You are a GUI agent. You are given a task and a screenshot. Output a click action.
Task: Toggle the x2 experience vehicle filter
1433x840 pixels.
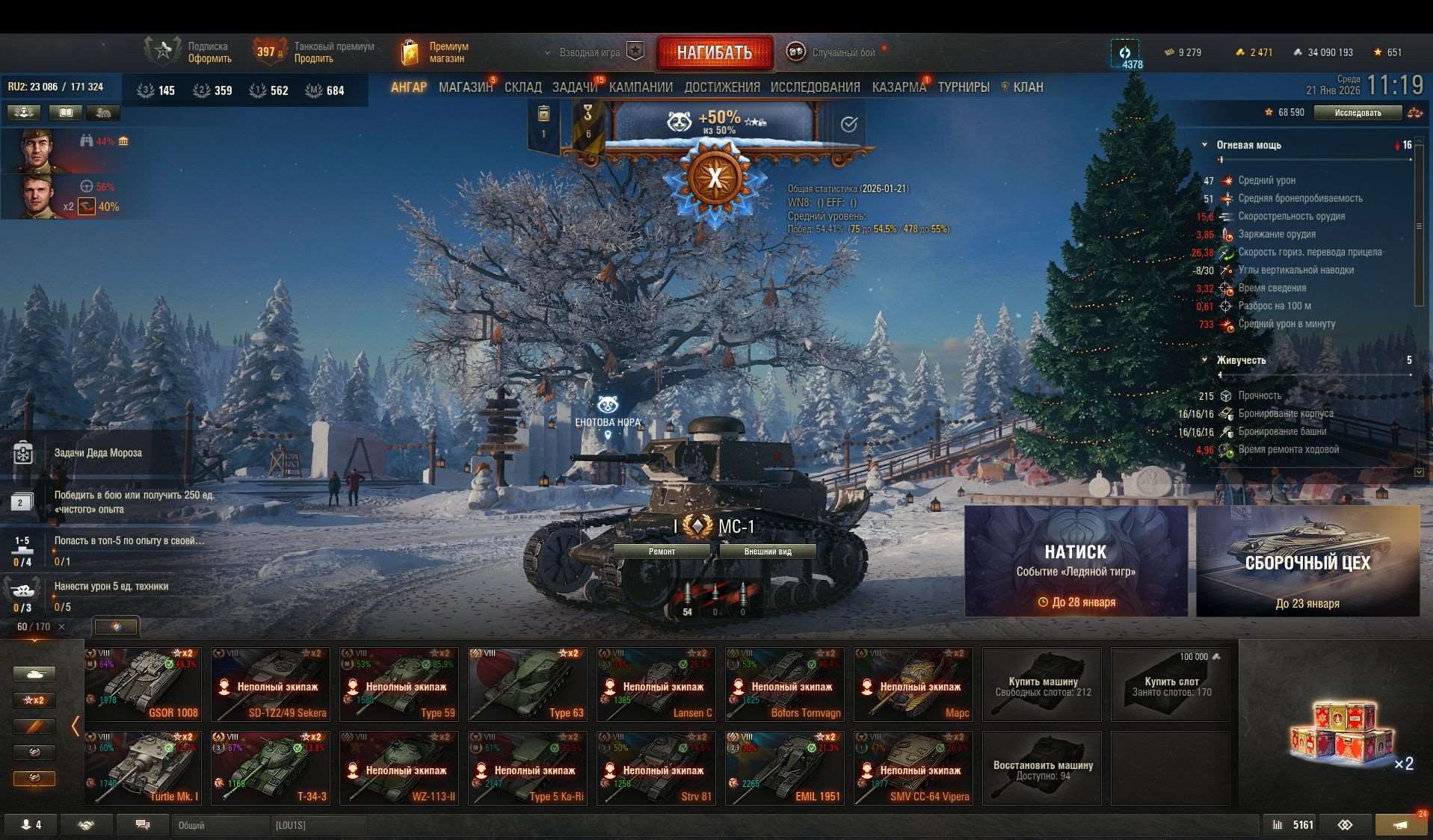tap(34, 700)
